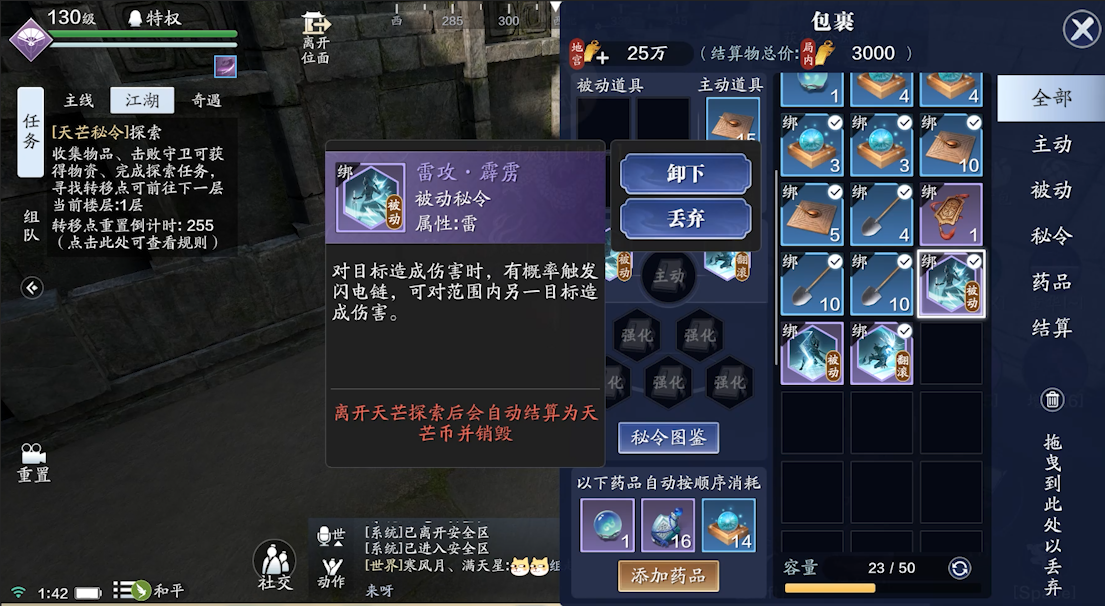
Task: Close the 包裹 inventory panel
Action: [1081, 29]
